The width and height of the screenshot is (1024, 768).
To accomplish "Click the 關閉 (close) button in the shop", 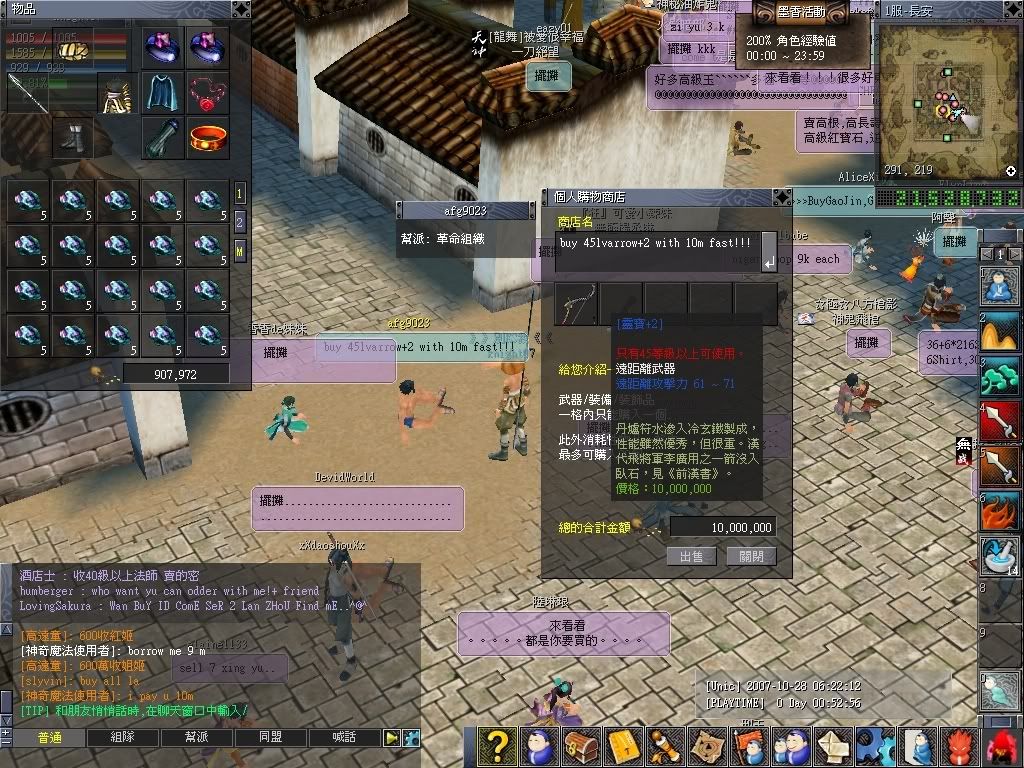I will coord(751,557).
